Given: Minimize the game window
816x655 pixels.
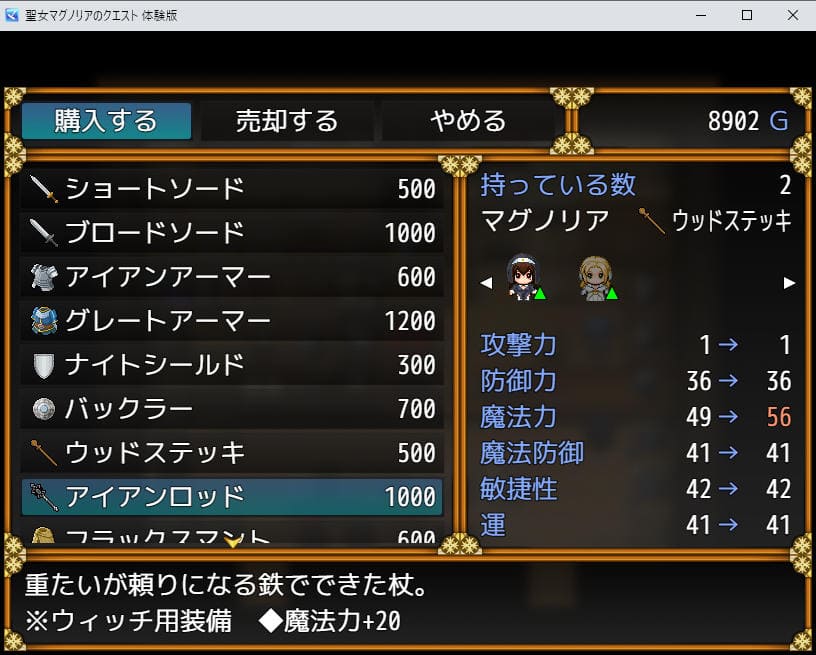Looking at the screenshot, I should pos(700,15).
